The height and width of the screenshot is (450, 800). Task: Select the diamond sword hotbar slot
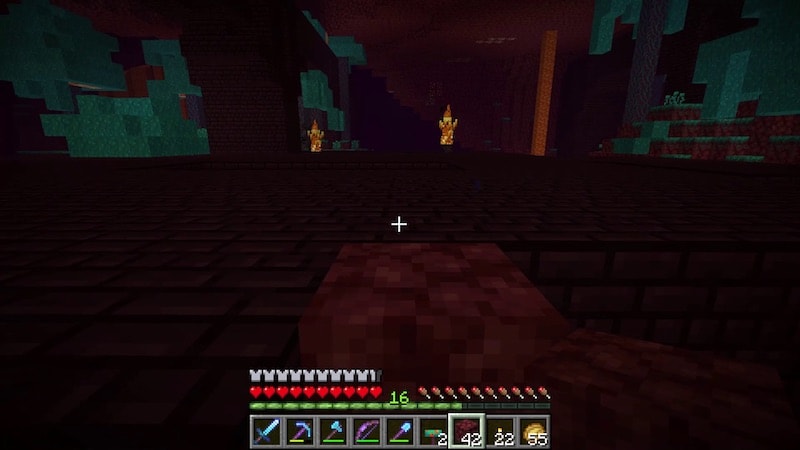click(x=265, y=431)
